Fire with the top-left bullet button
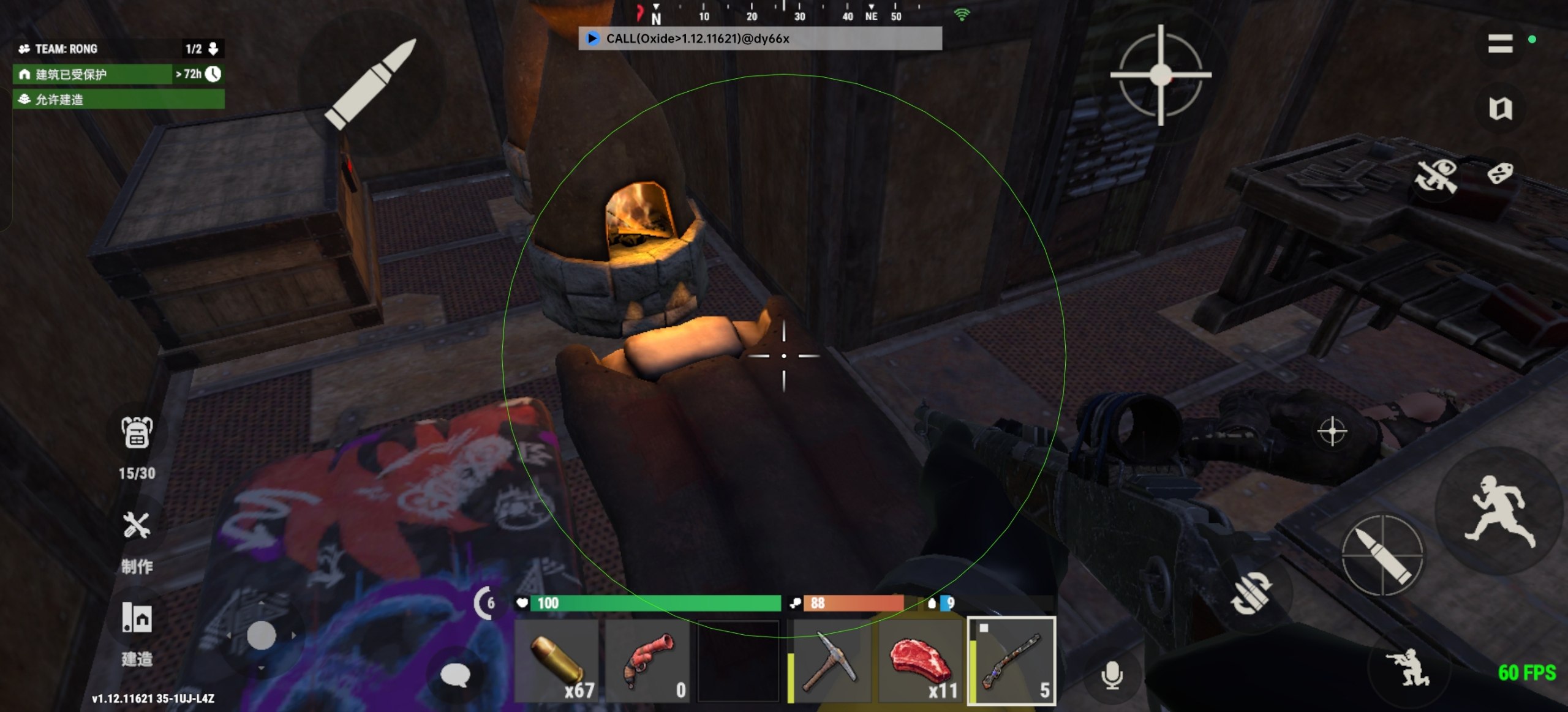The width and height of the screenshot is (1568, 712). point(371,83)
